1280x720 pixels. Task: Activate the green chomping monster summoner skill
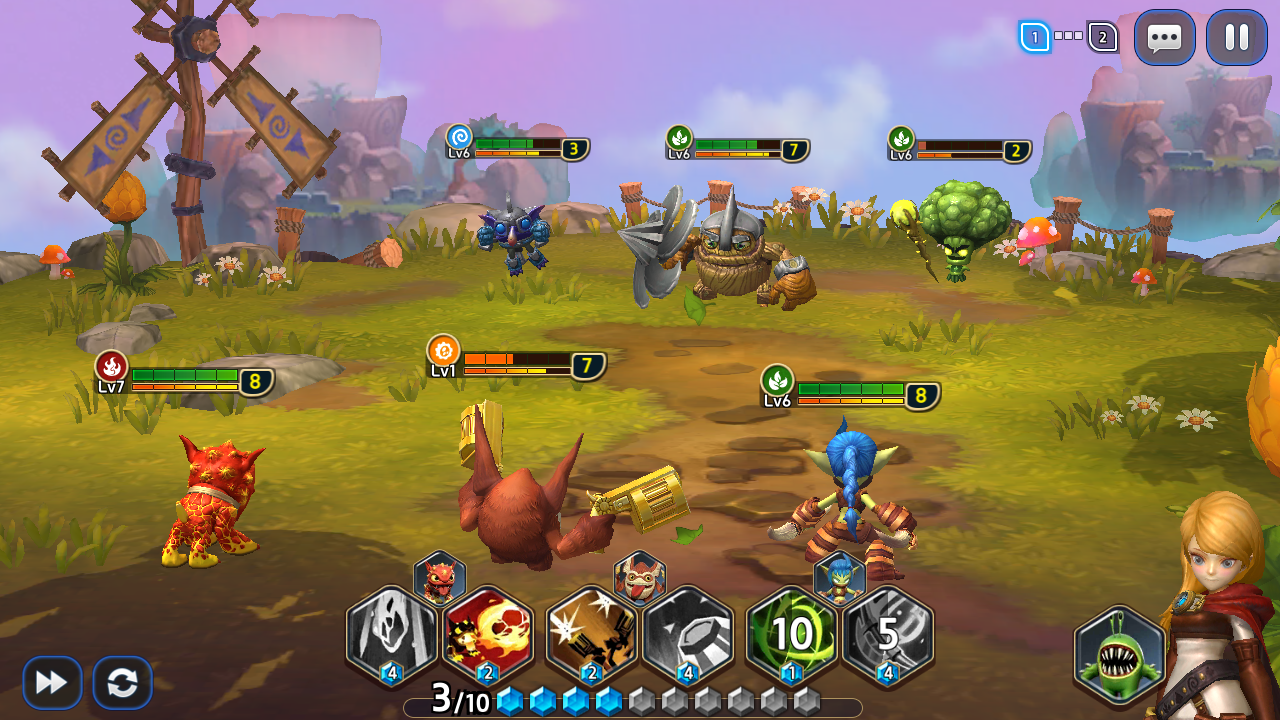(x=1120, y=655)
